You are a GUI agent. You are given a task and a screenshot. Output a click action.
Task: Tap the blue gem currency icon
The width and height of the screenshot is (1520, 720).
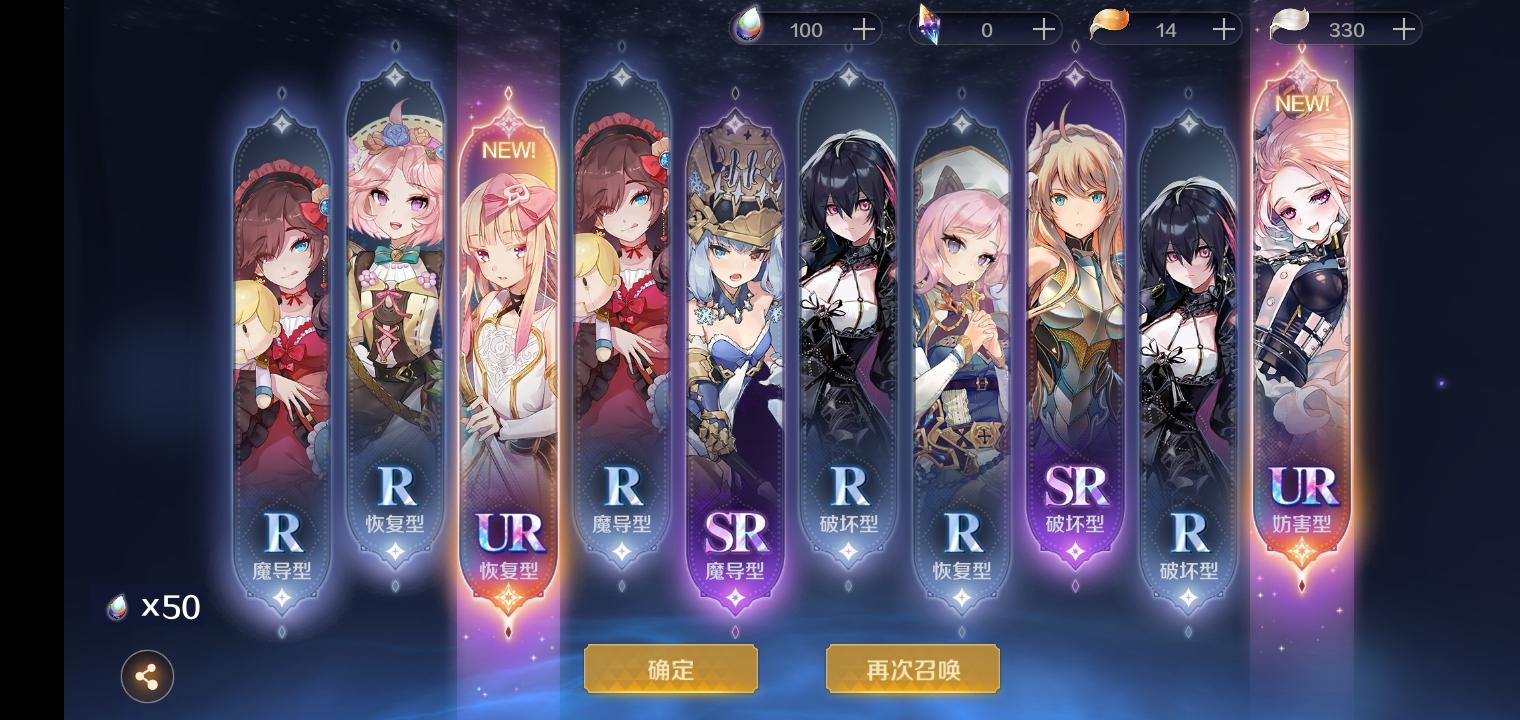click(748, 29)
